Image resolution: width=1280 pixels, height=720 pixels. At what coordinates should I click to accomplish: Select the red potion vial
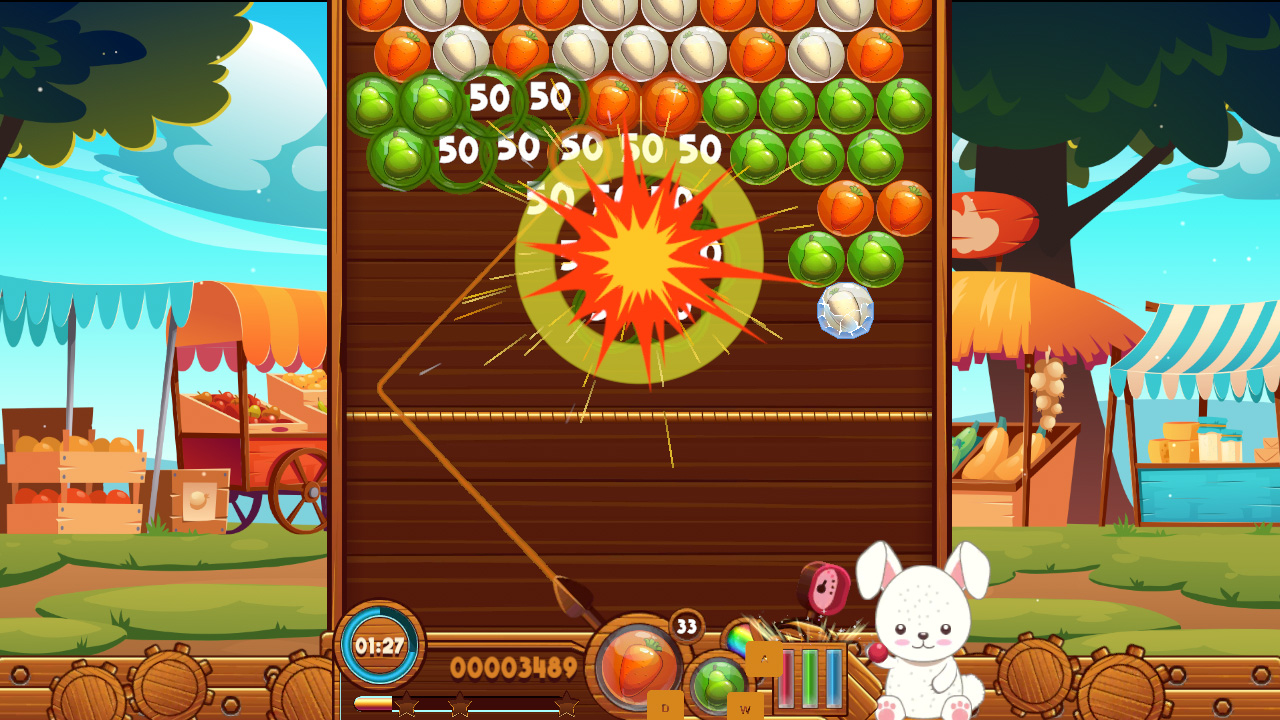[x=789, y=678]
